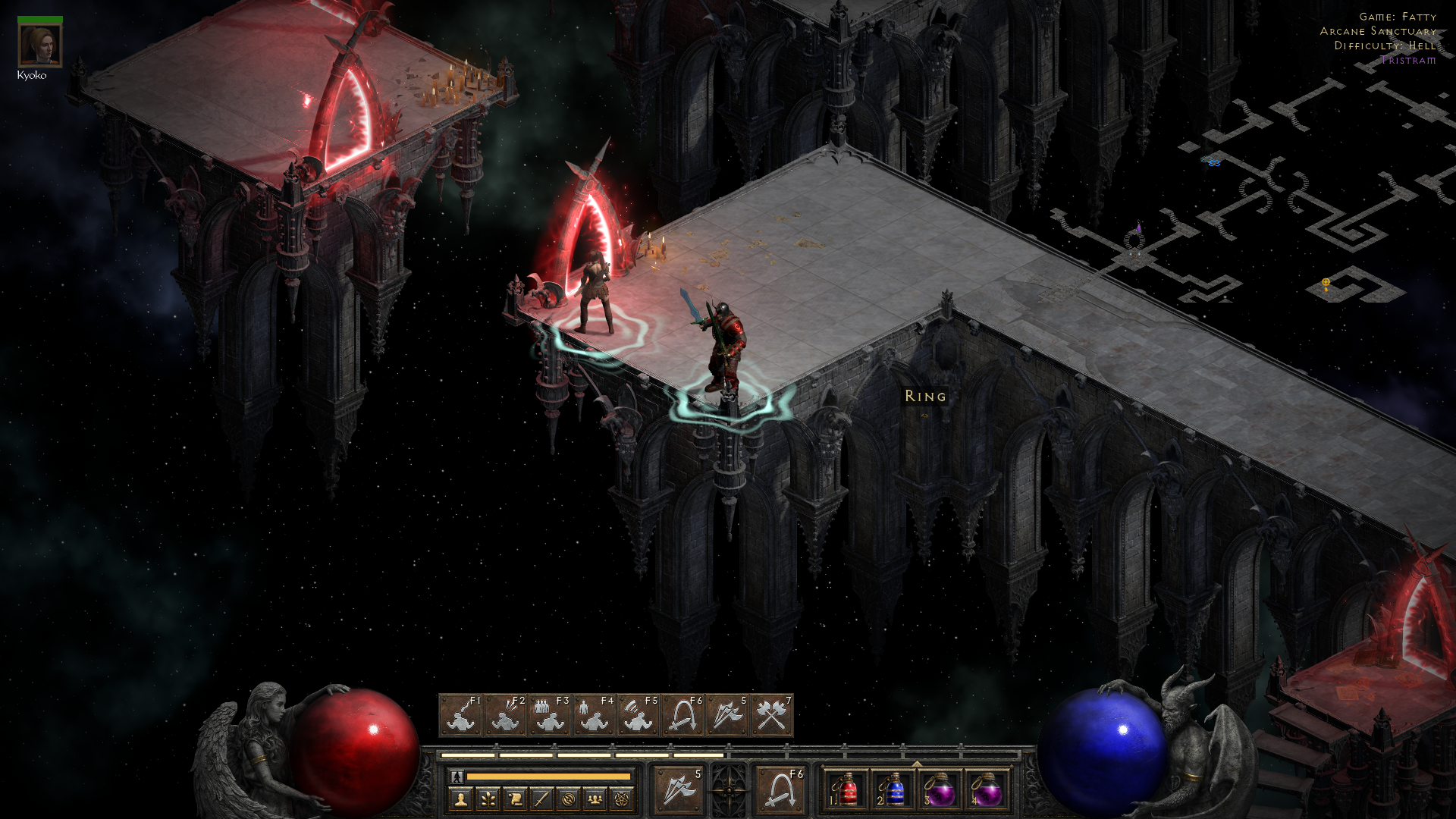
Task: Choose the F3 party buff skill
Action: pos(551,715)
